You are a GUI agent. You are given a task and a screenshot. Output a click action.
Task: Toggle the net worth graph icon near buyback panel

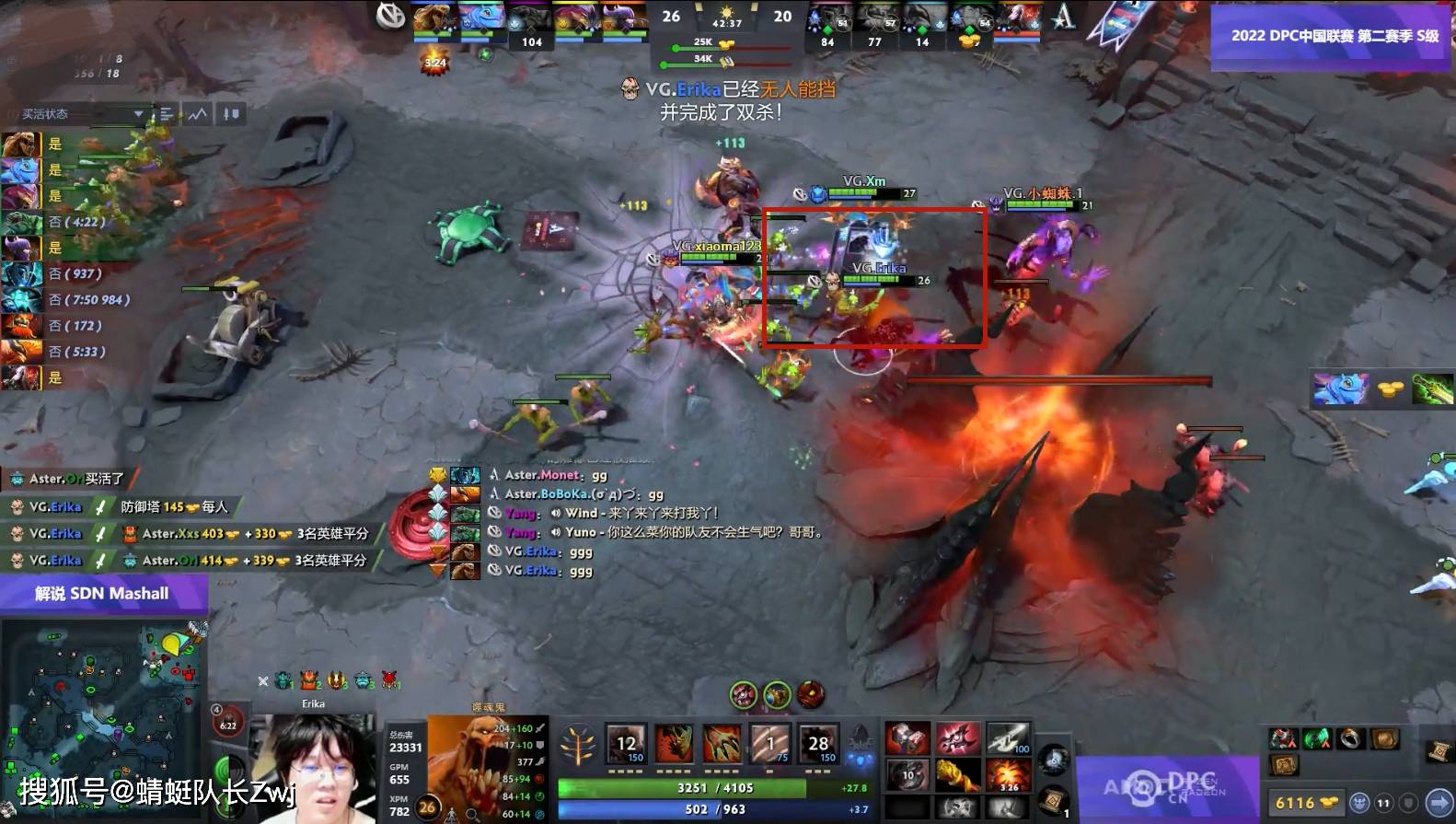click(197, 114)
